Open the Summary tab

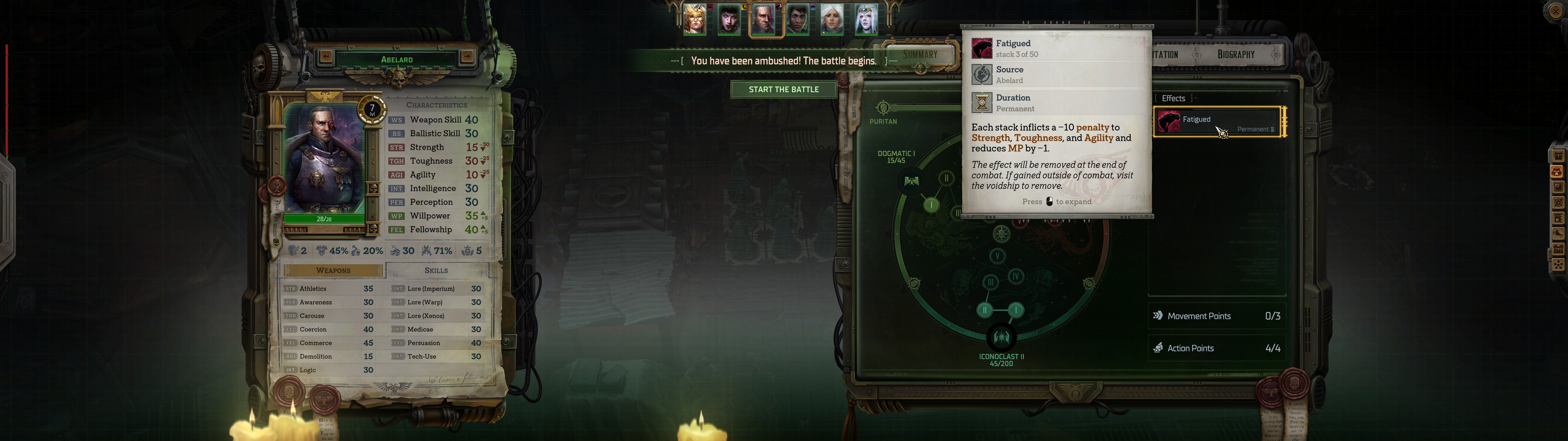(x=920, y=55)
